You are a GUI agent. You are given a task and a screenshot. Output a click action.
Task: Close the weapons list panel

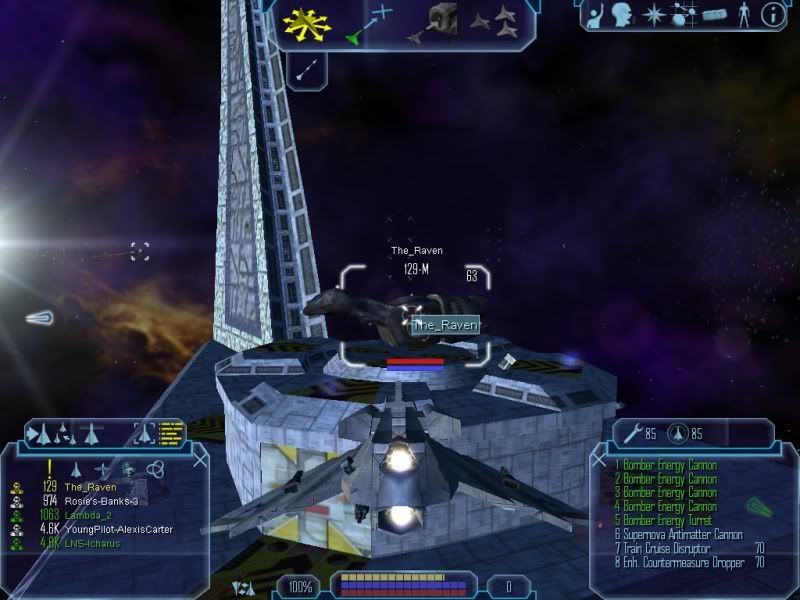(x=599, y=460)
